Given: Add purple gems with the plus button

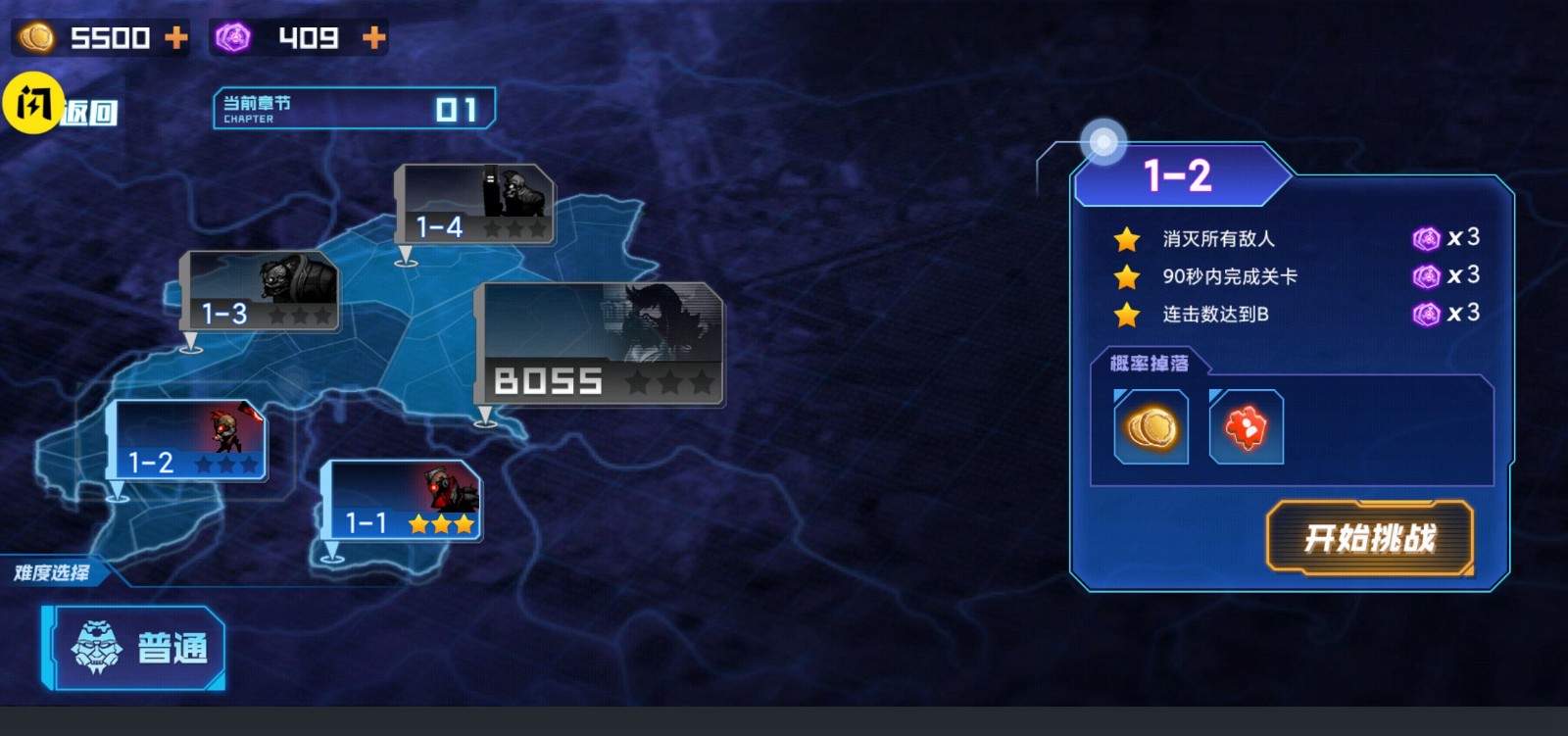Looking at the screenshot, I should pos(373,38).
